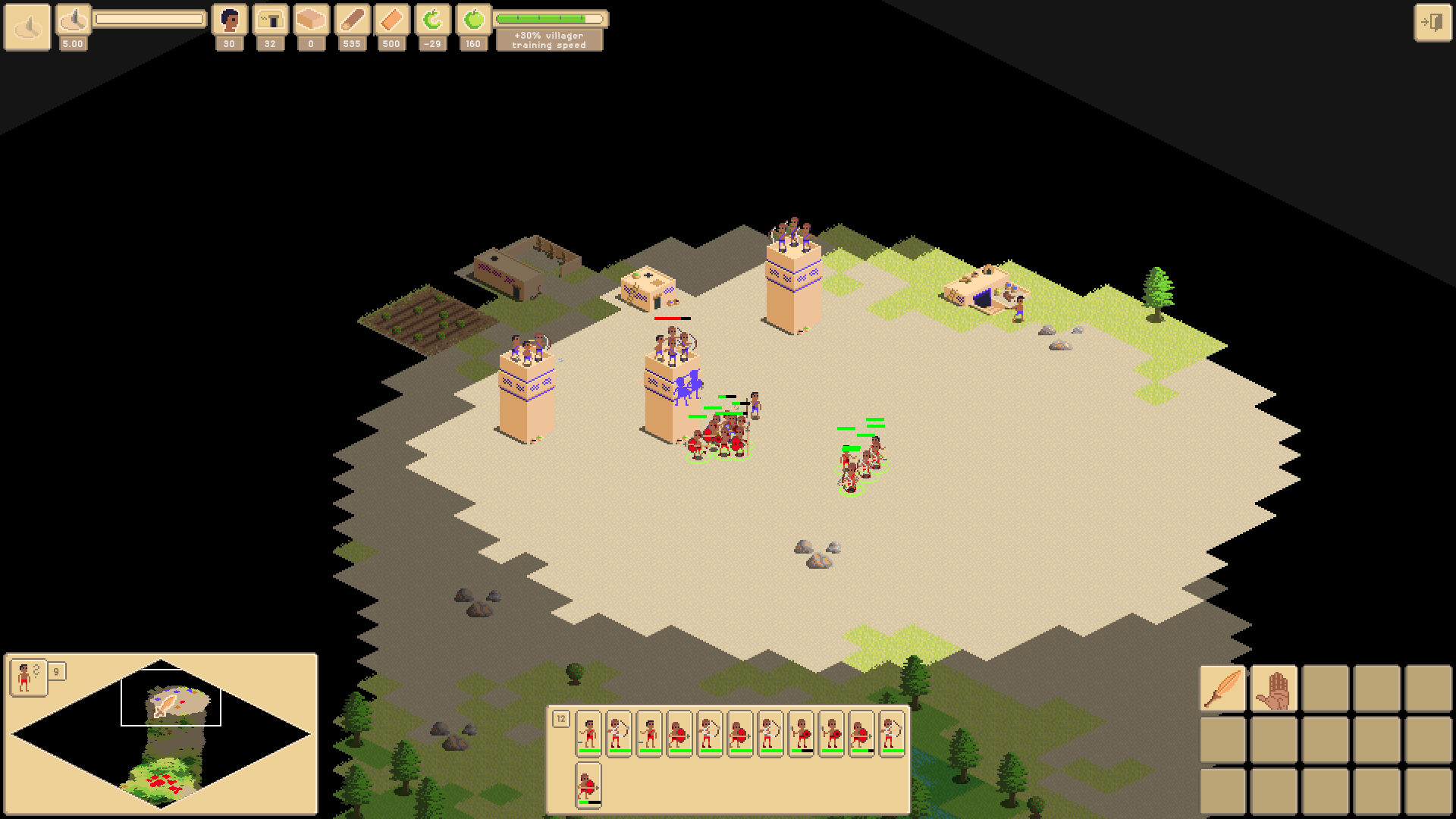1456x819 pixels.
Task: Click the bread resource icon showing 0
Action: 310,18
